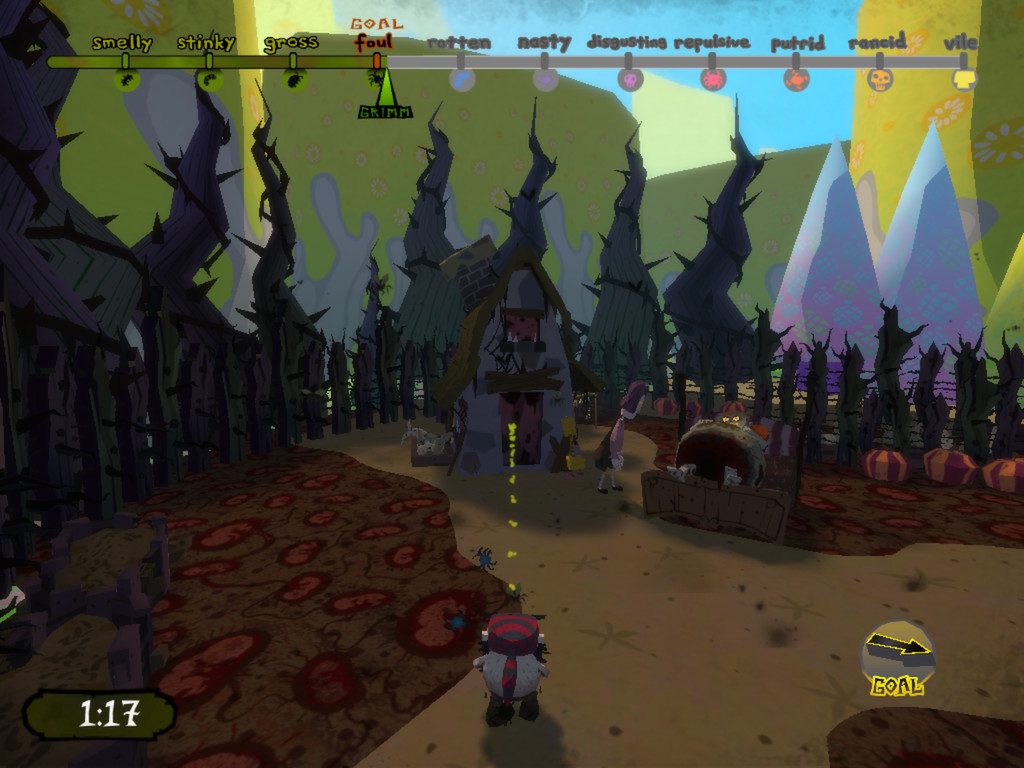The image size is (1024, 768).
Task: Choose the putrid level marker
Action: (796, 78)
